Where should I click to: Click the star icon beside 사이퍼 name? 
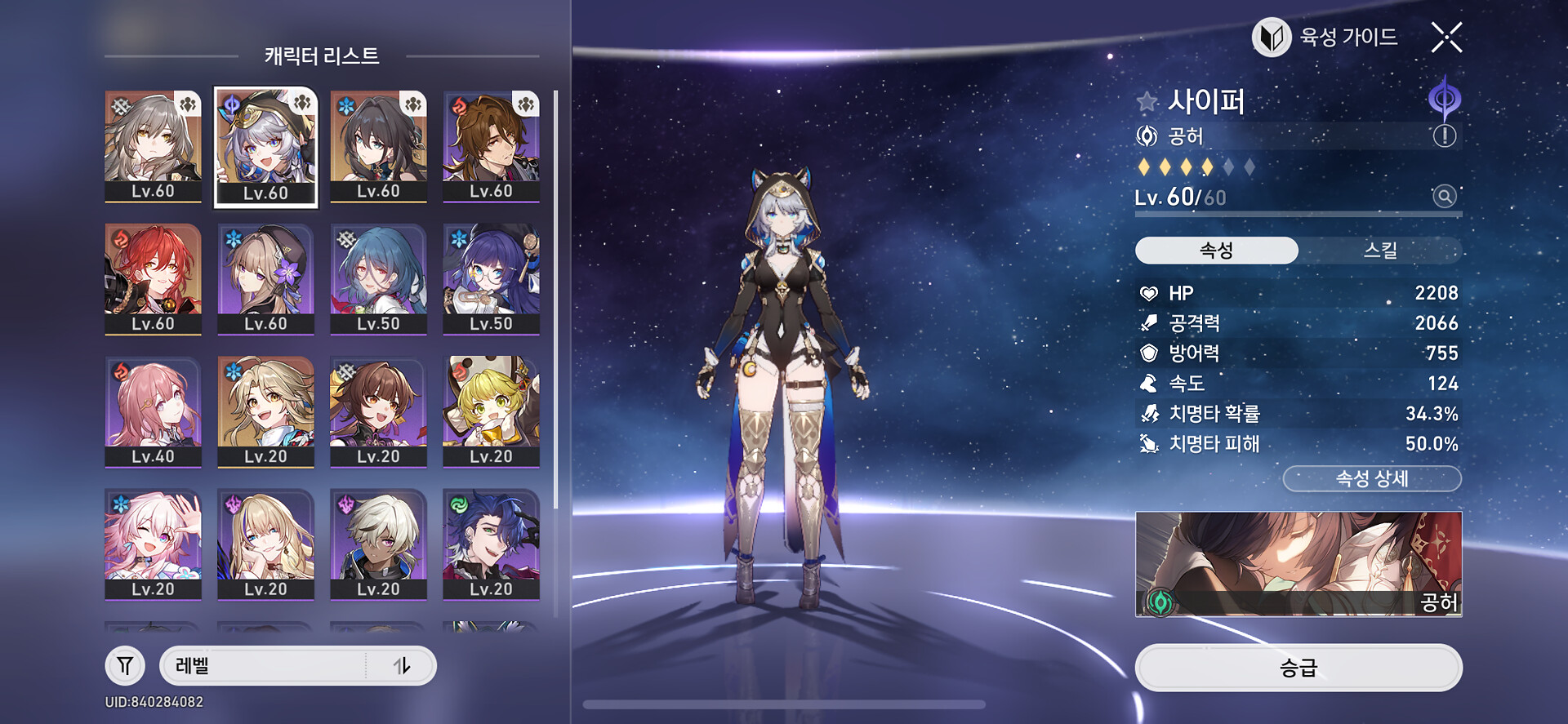[1147, 102]
